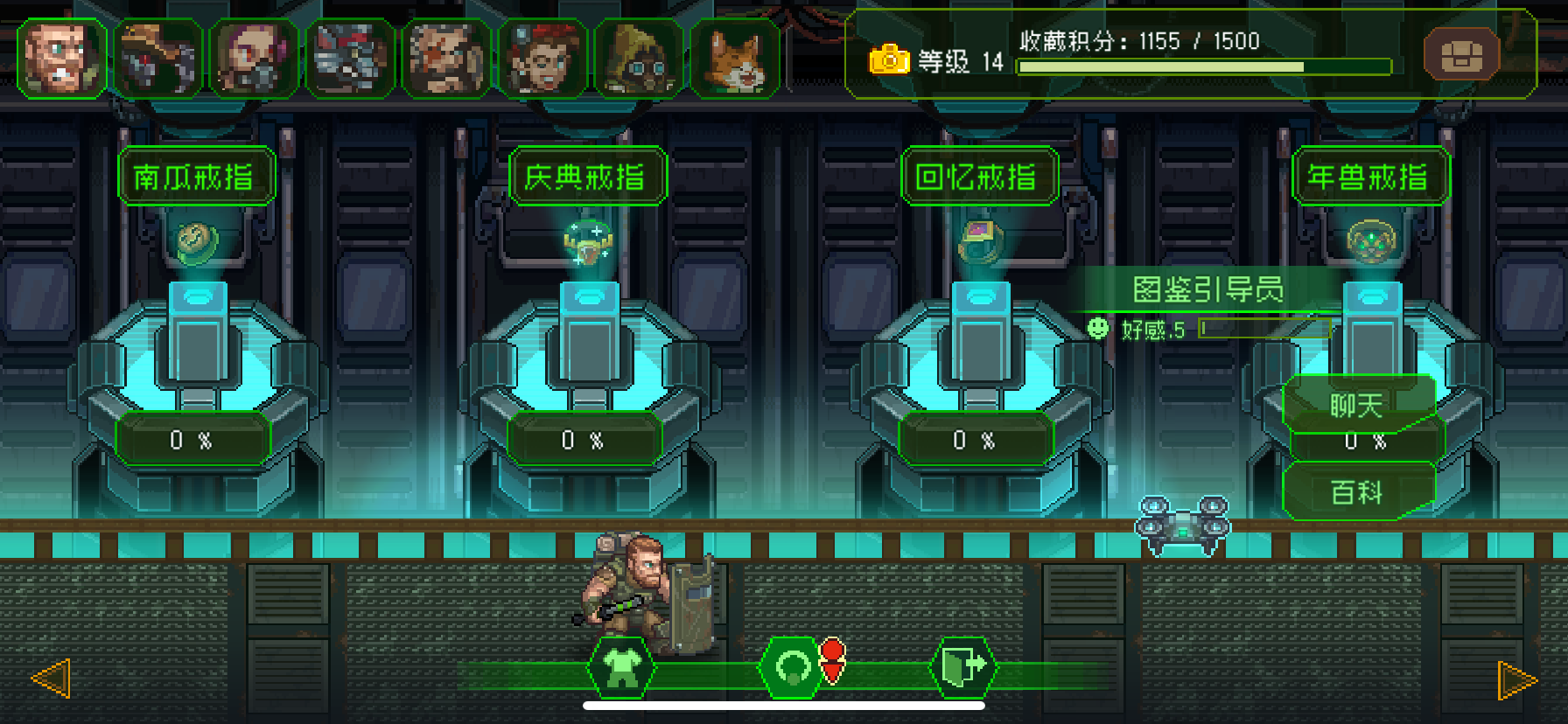Select the bearded soldier portrait at top left

pos(63,56)
